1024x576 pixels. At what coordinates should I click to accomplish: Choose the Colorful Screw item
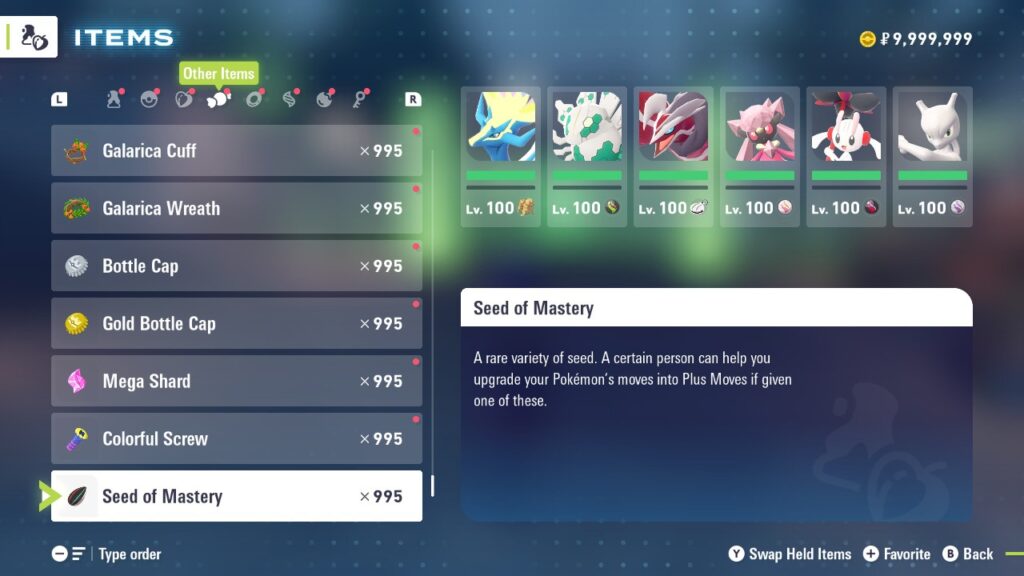(x=236, y=438)
